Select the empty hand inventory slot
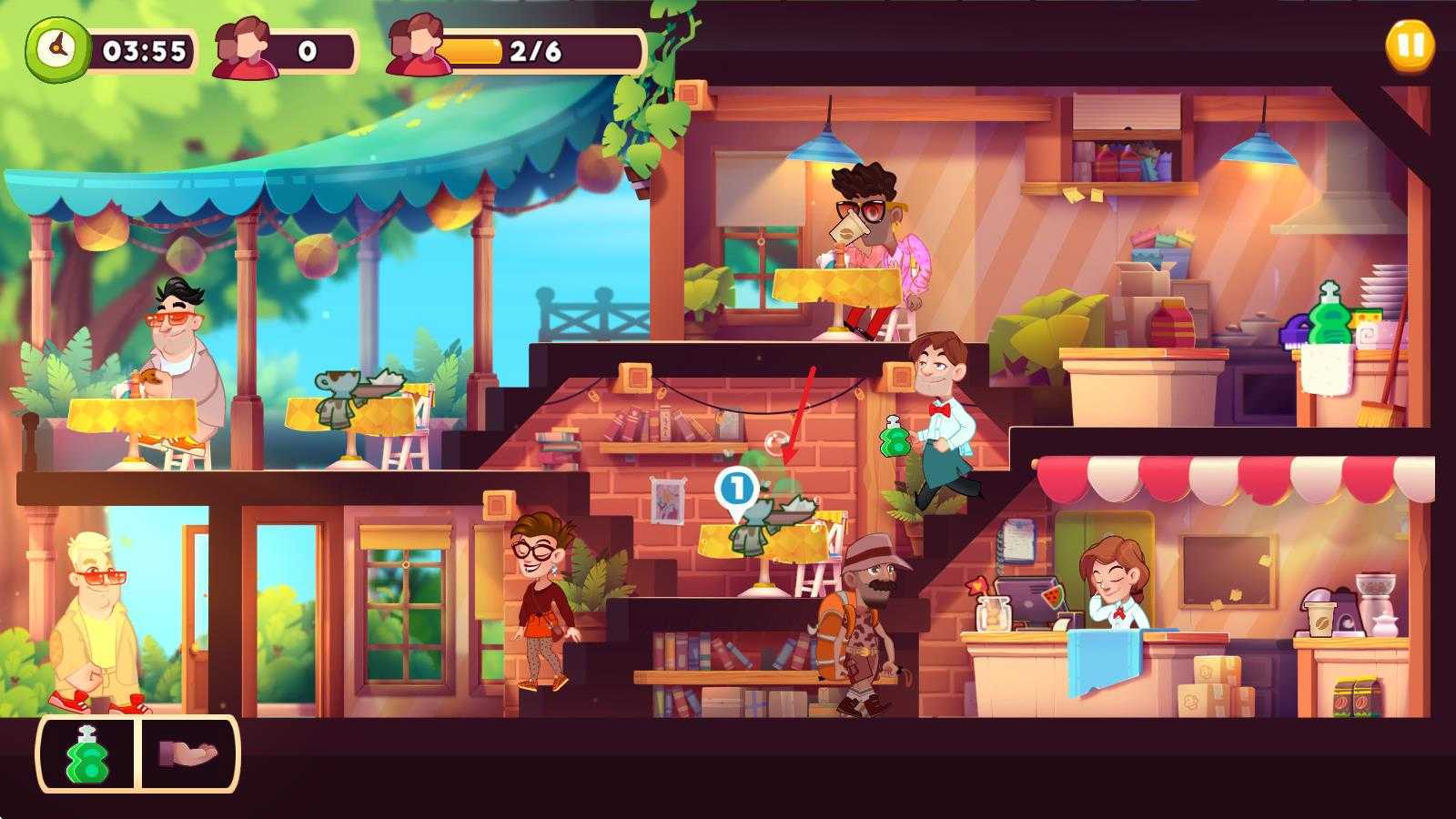The image size is (1456, 819). [x=188, y=754]
